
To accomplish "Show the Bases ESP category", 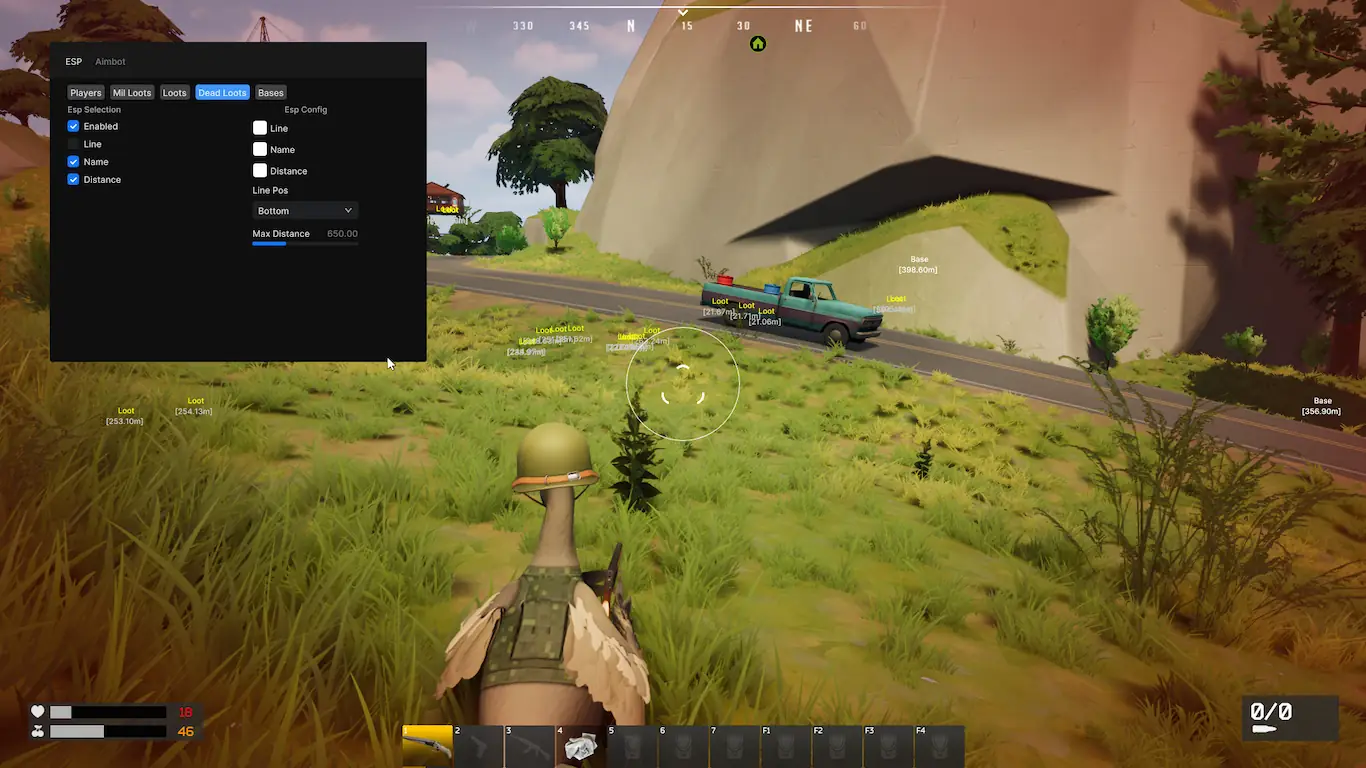I will click(271, 93).
